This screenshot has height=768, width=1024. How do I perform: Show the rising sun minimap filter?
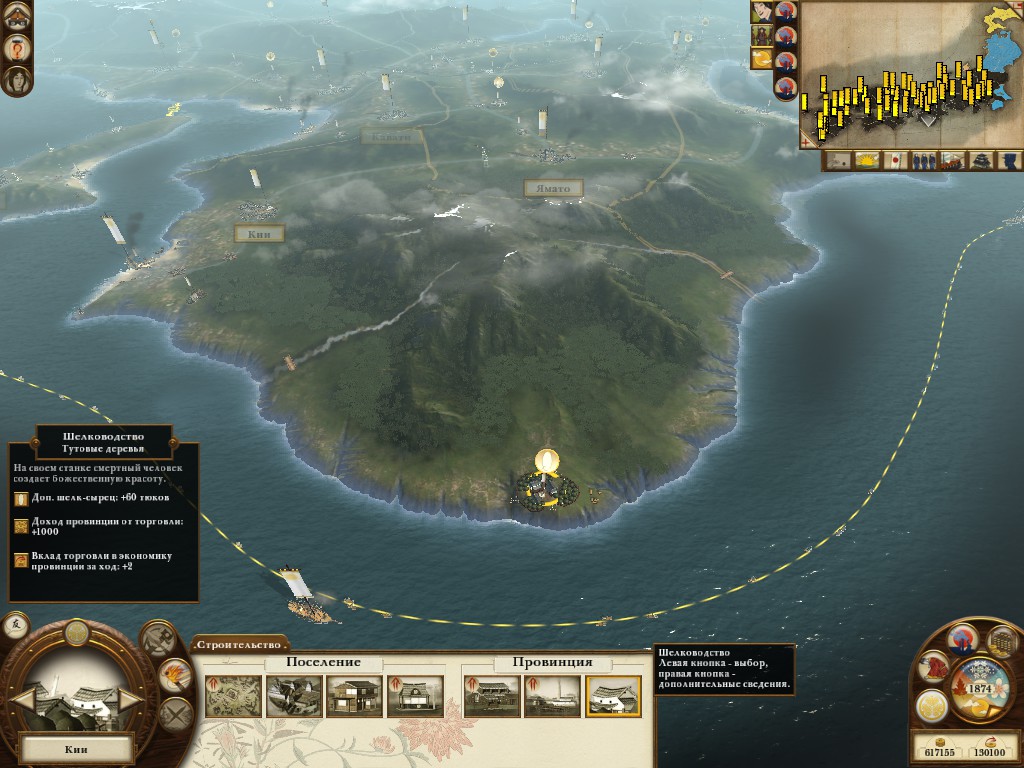click(x=867, y=160)
